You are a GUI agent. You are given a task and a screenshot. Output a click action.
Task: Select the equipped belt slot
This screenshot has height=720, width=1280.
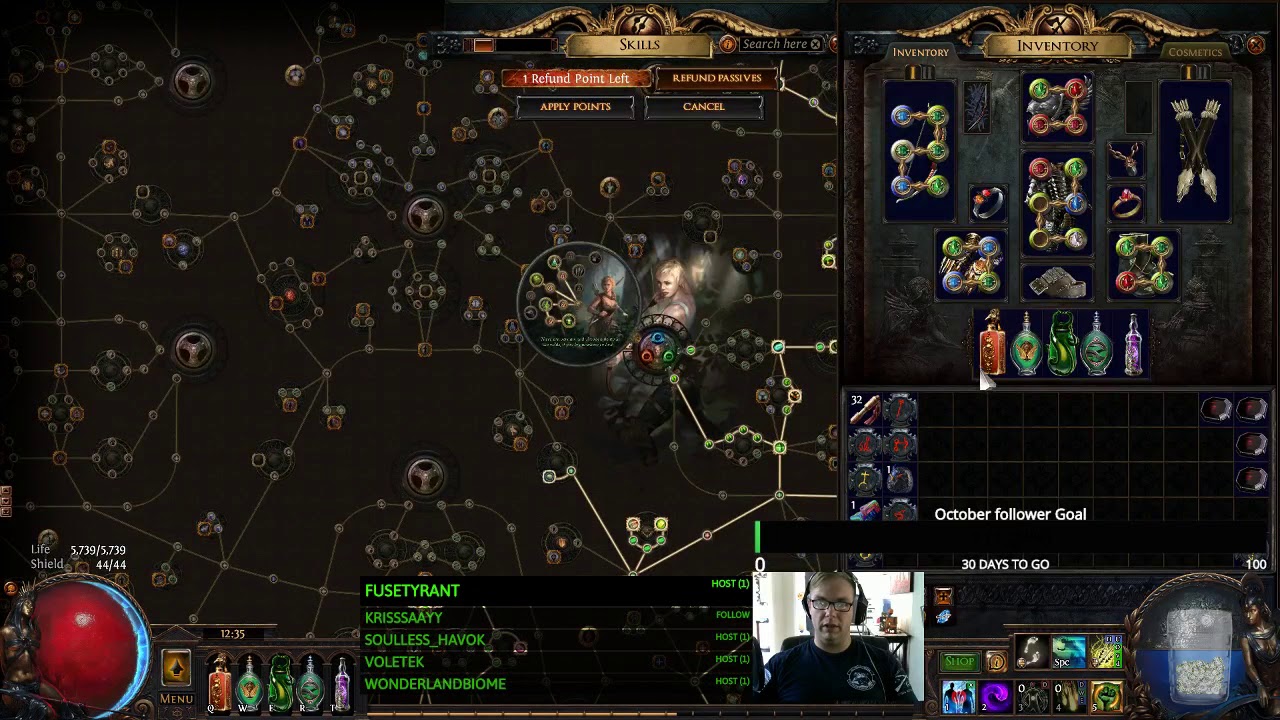(x=1057, y=284)
